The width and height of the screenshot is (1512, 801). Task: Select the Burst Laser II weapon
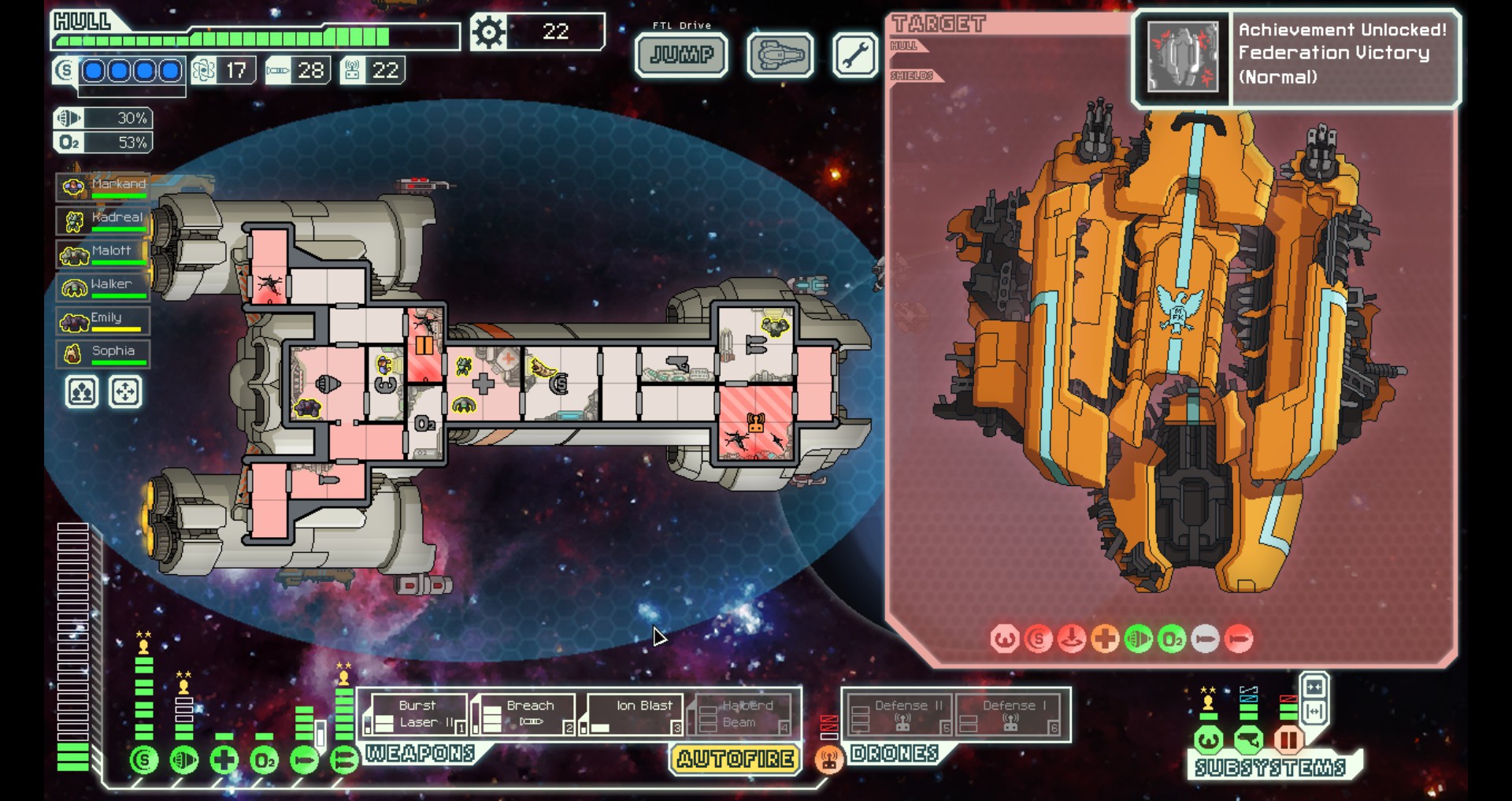click(x=416, y=714)
